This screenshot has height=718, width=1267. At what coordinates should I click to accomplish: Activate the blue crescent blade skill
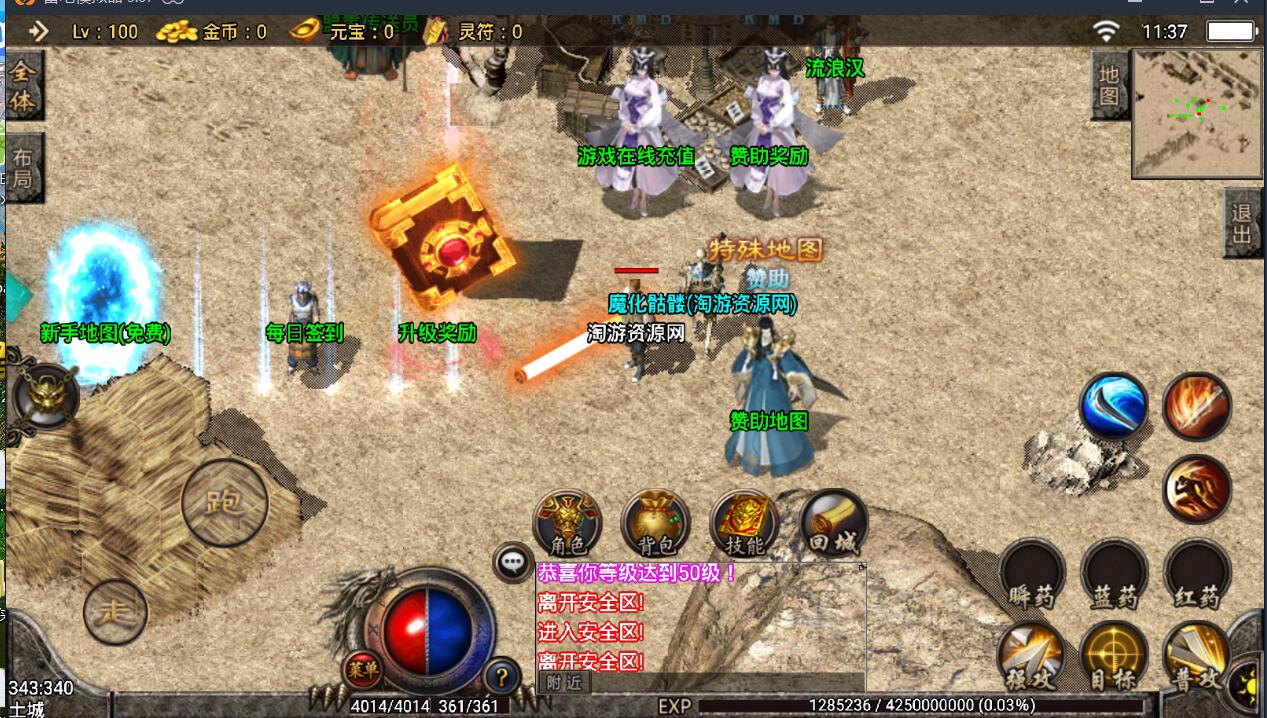[x=1113, y=407]
